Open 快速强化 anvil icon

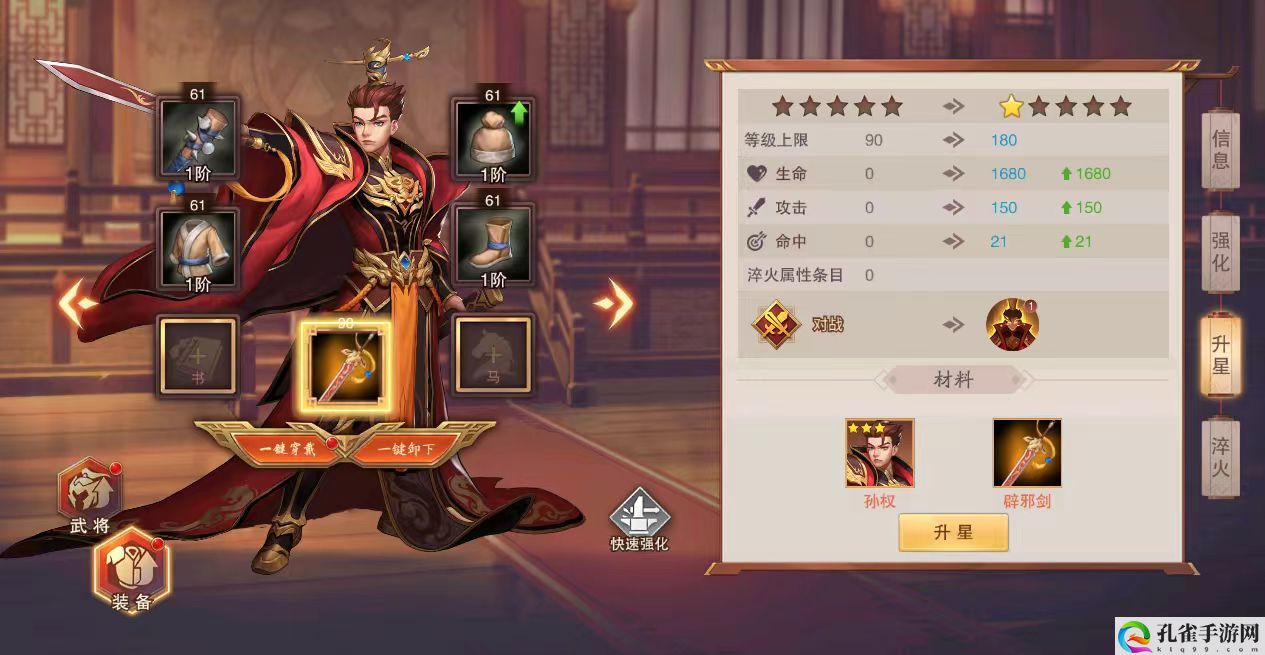(639, 519)
